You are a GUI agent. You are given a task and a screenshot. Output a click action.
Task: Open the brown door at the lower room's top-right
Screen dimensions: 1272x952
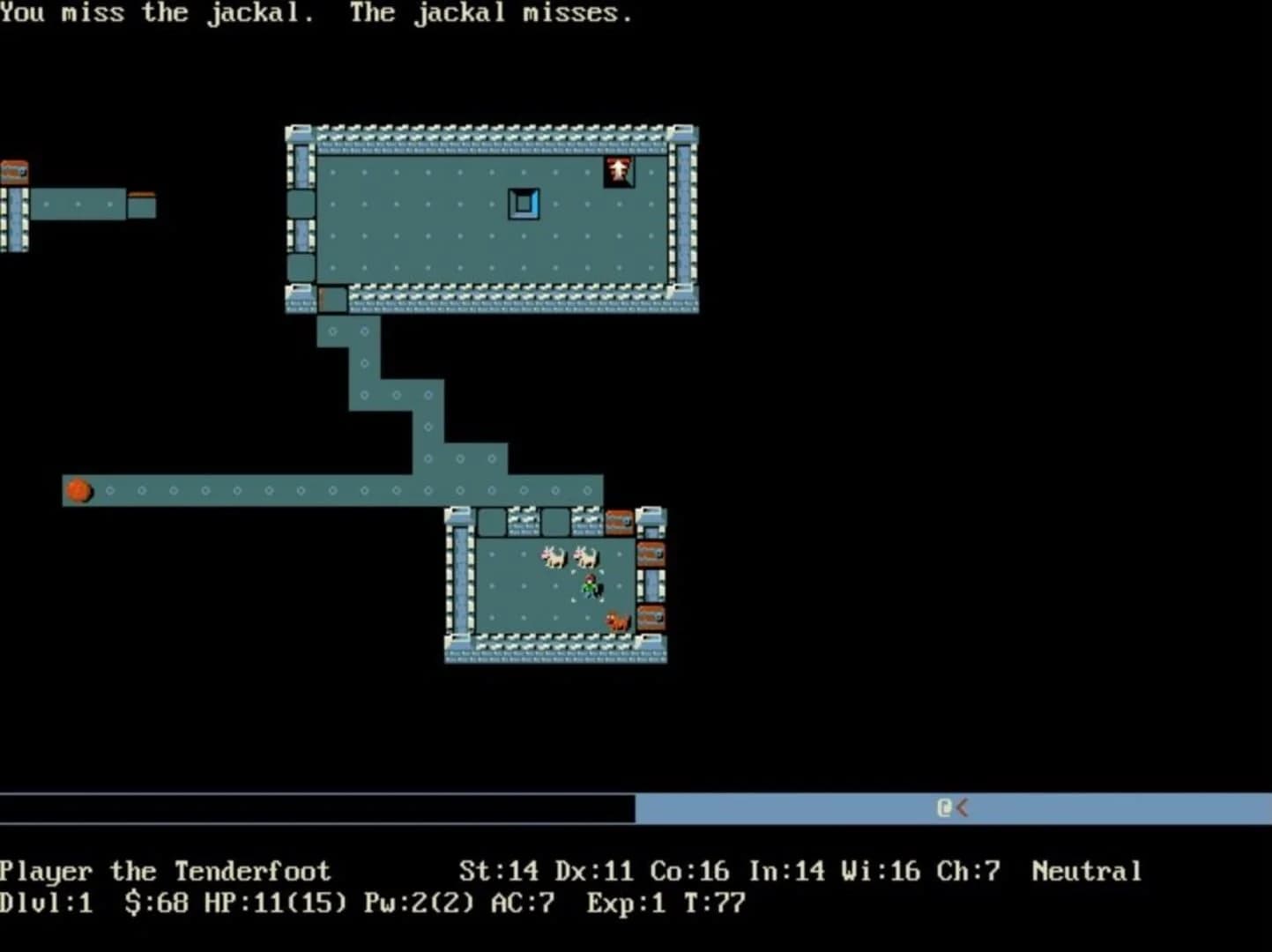(x=618, y=520)
